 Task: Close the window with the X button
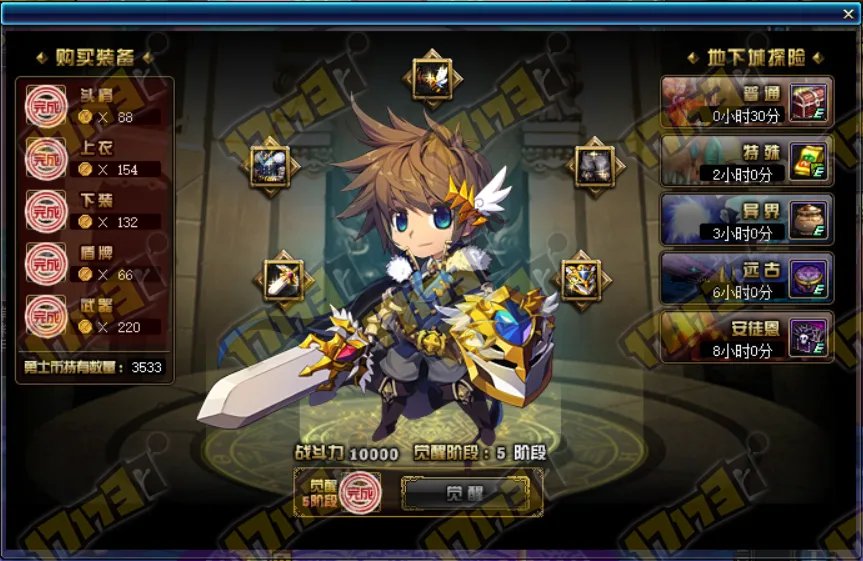[x=849, y=14]
